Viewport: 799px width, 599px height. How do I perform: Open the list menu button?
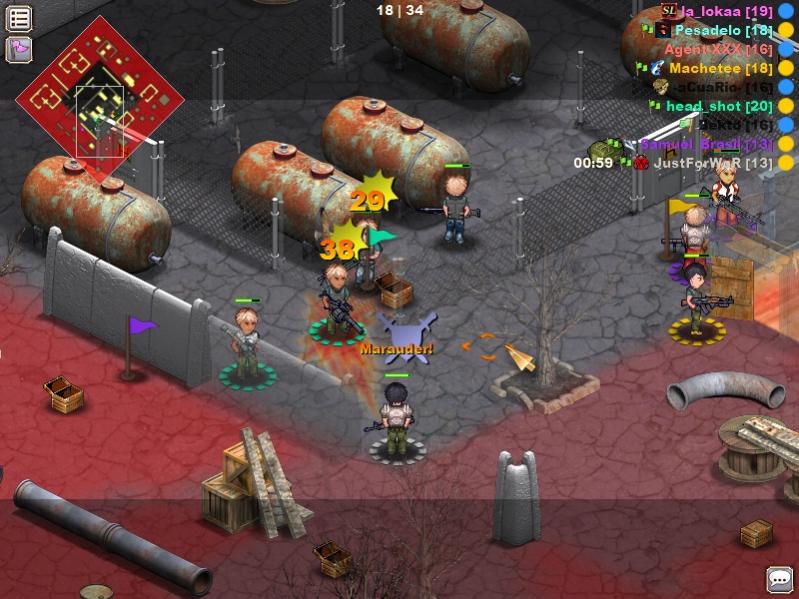click(19, 18)
